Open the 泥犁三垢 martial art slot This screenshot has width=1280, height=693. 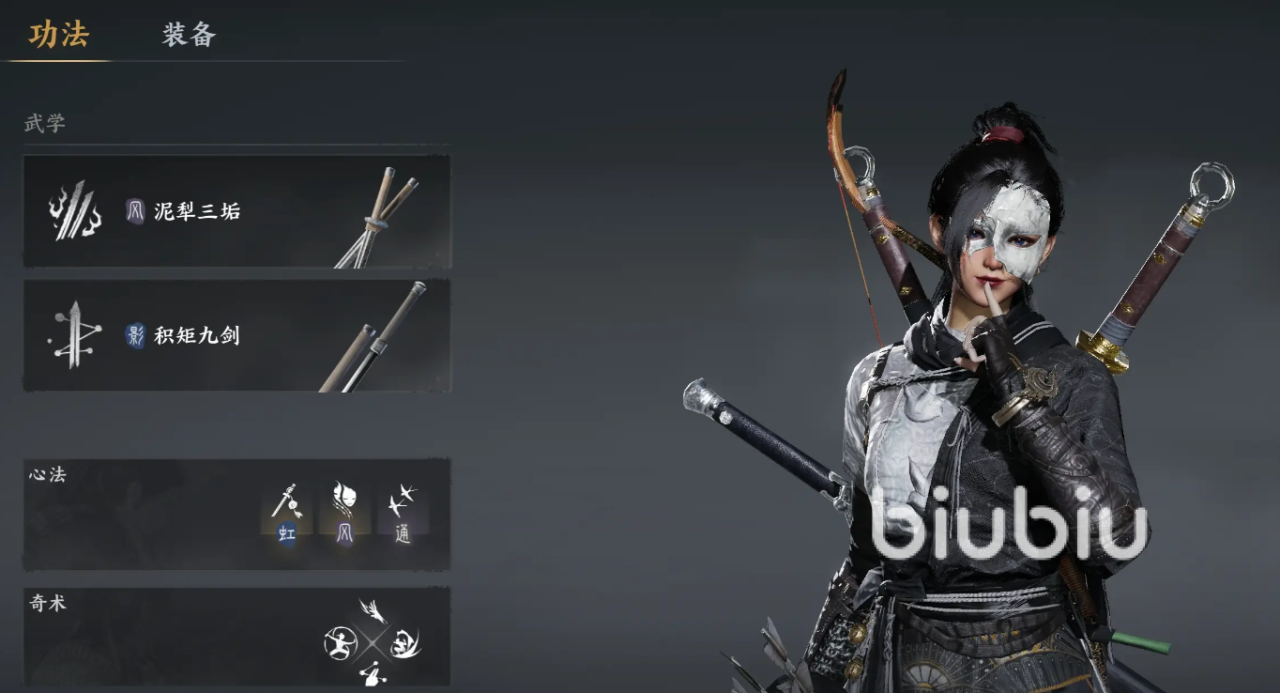pos(237,211)
